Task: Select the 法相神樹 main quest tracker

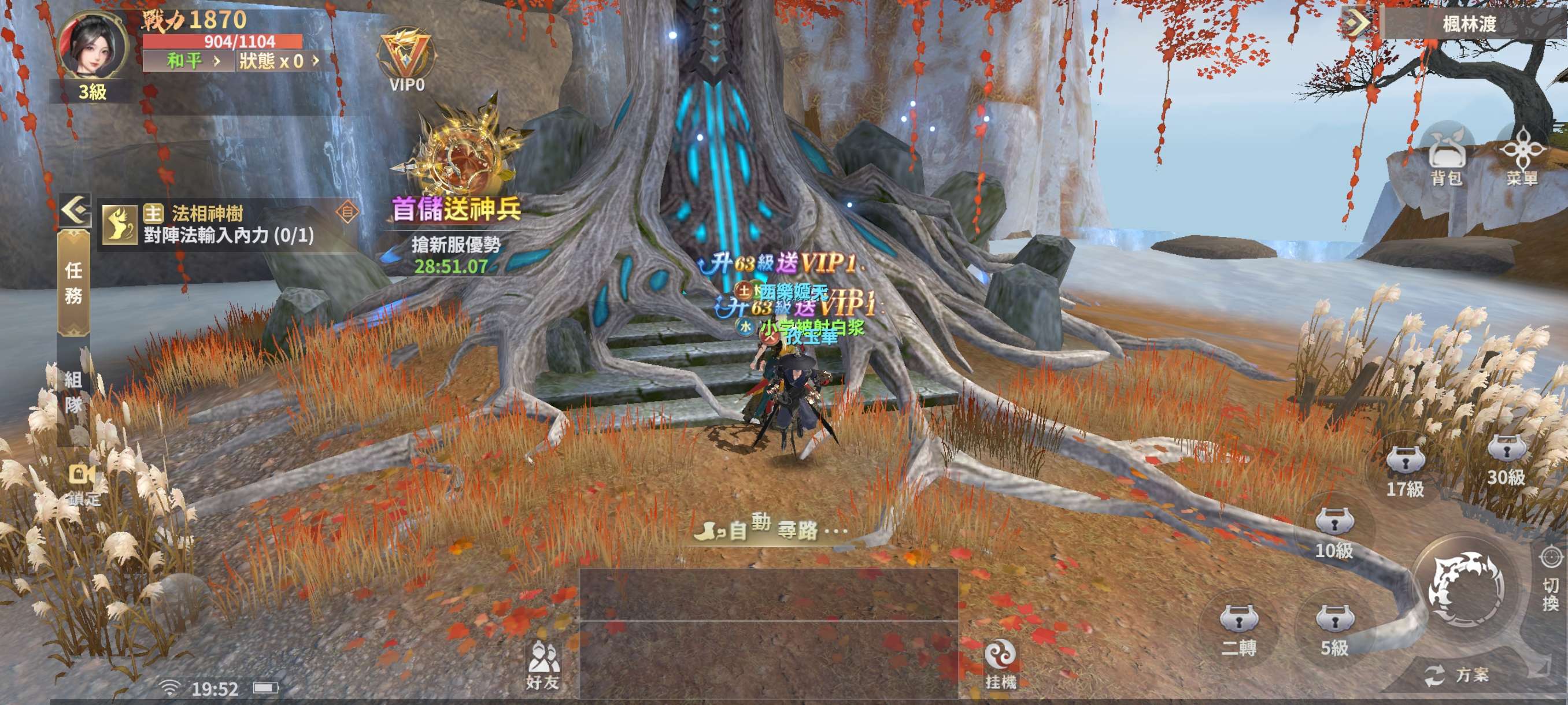Action: [x=228, y=224]
